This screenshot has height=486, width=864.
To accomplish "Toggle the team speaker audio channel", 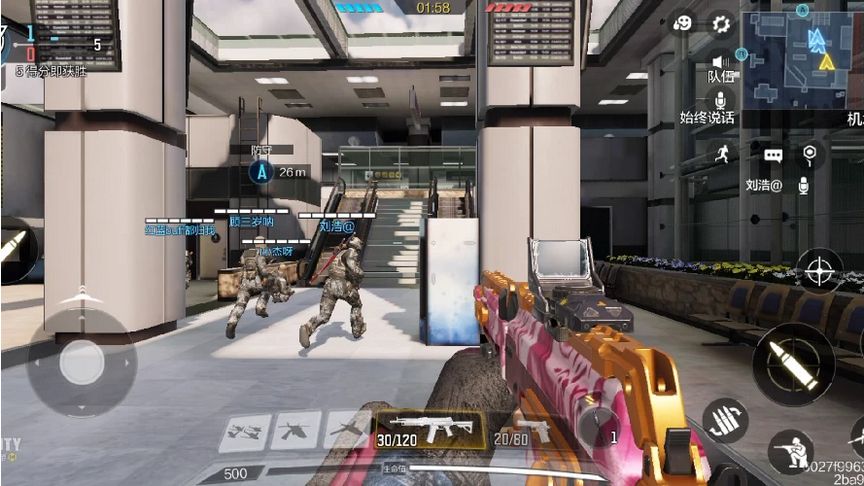I will [x=720, y=62].
